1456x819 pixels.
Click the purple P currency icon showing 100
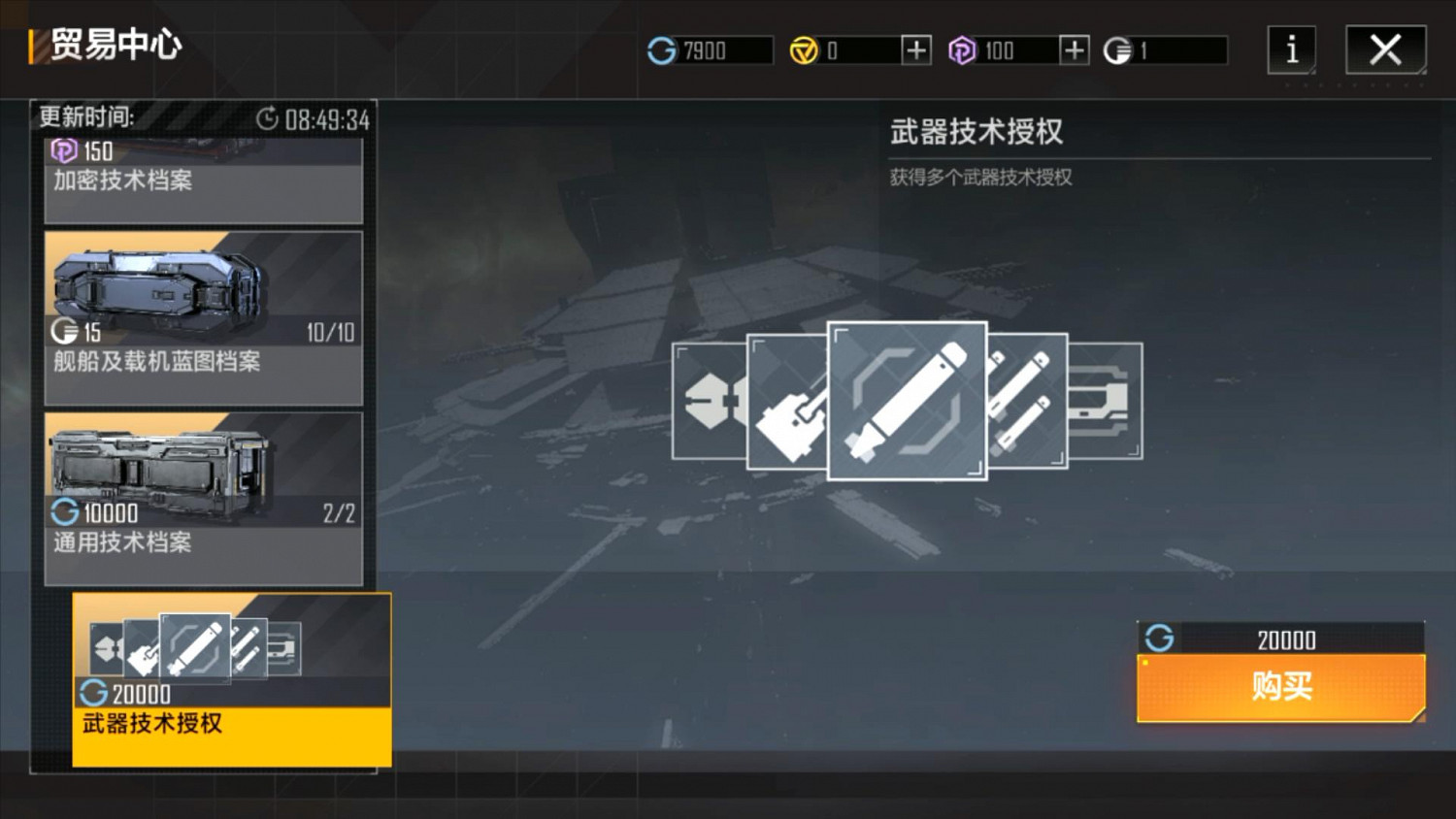[963, 50]
